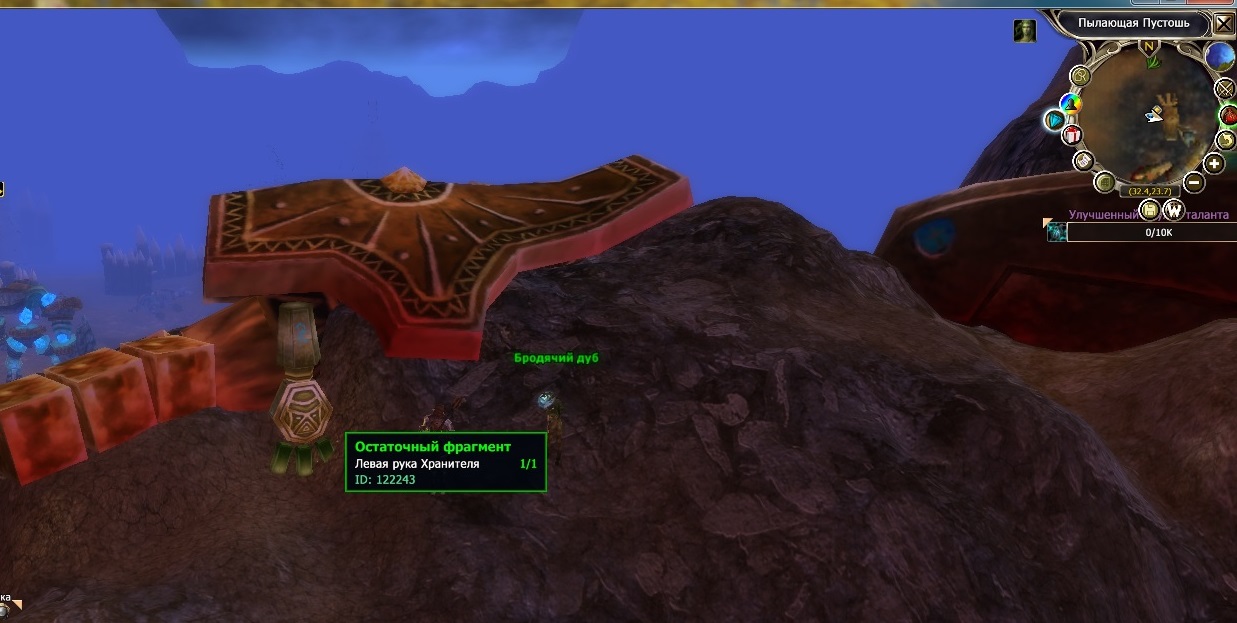Close the minimap panel with the X button
The image size is (1237, 623).
point(1224,24)
